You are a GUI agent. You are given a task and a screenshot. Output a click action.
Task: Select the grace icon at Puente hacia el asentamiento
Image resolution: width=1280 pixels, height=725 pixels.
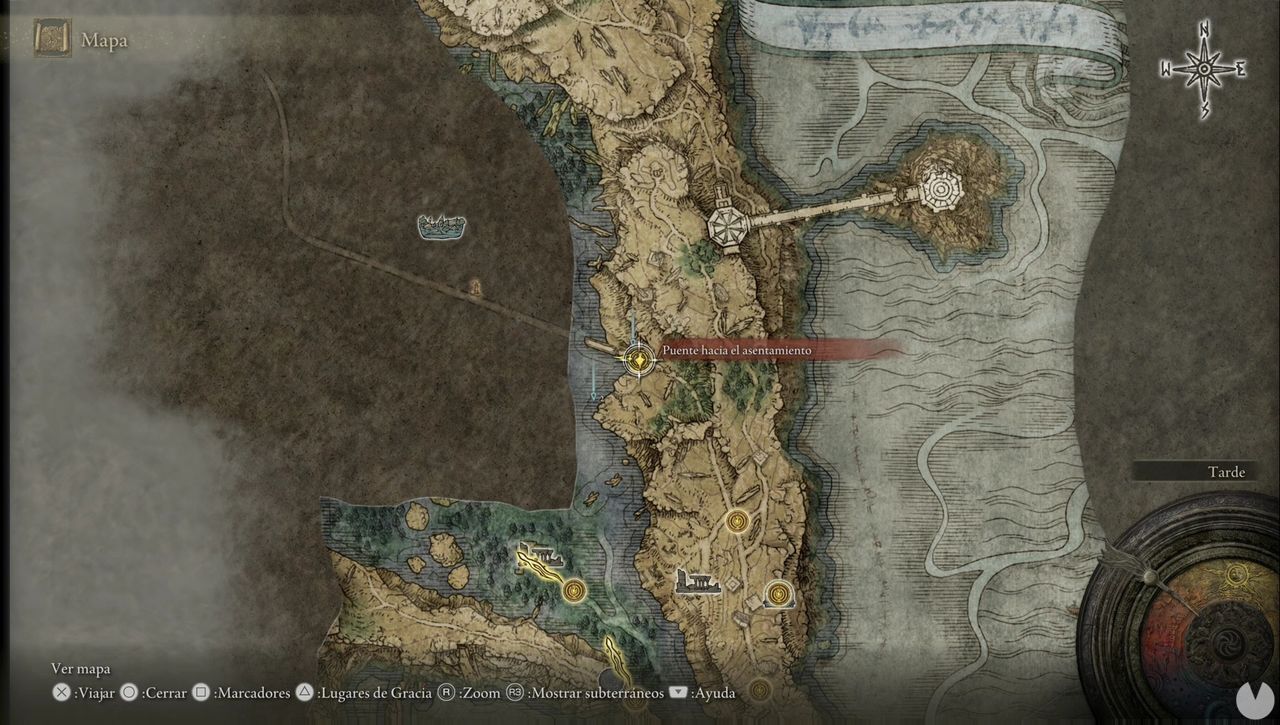click(638, 358)
